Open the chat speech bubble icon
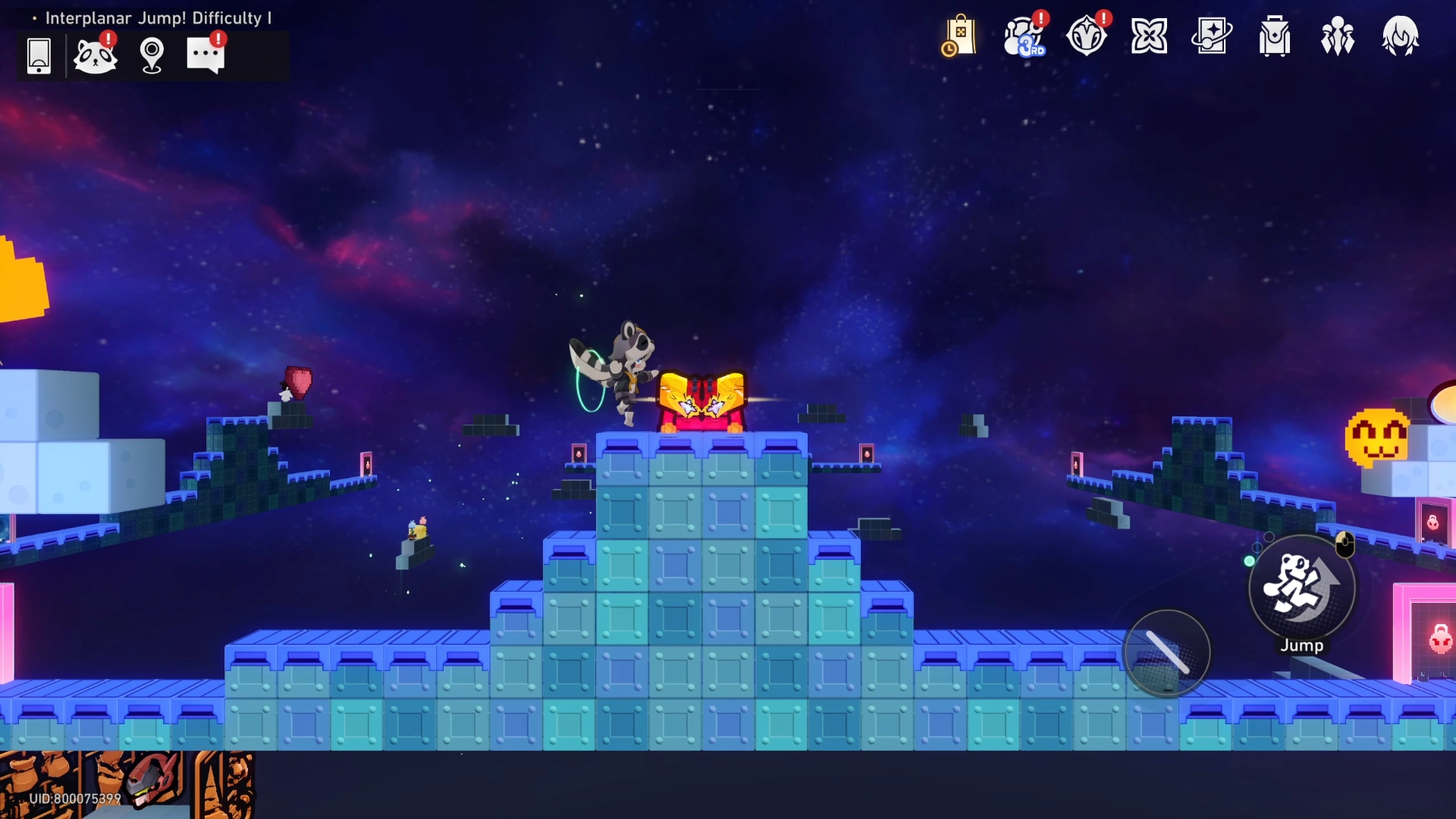 [206, 55]
